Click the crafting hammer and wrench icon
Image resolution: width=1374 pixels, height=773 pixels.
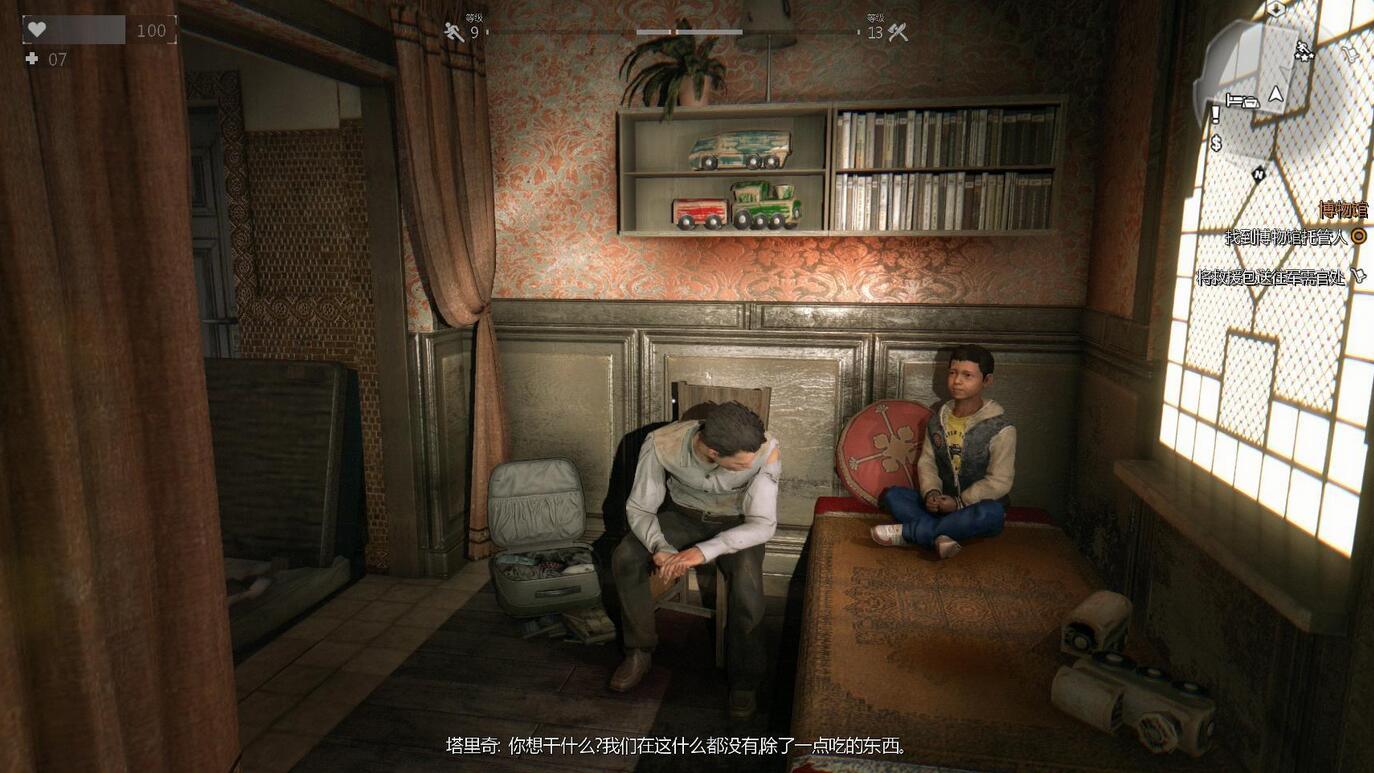pos(897,31)
